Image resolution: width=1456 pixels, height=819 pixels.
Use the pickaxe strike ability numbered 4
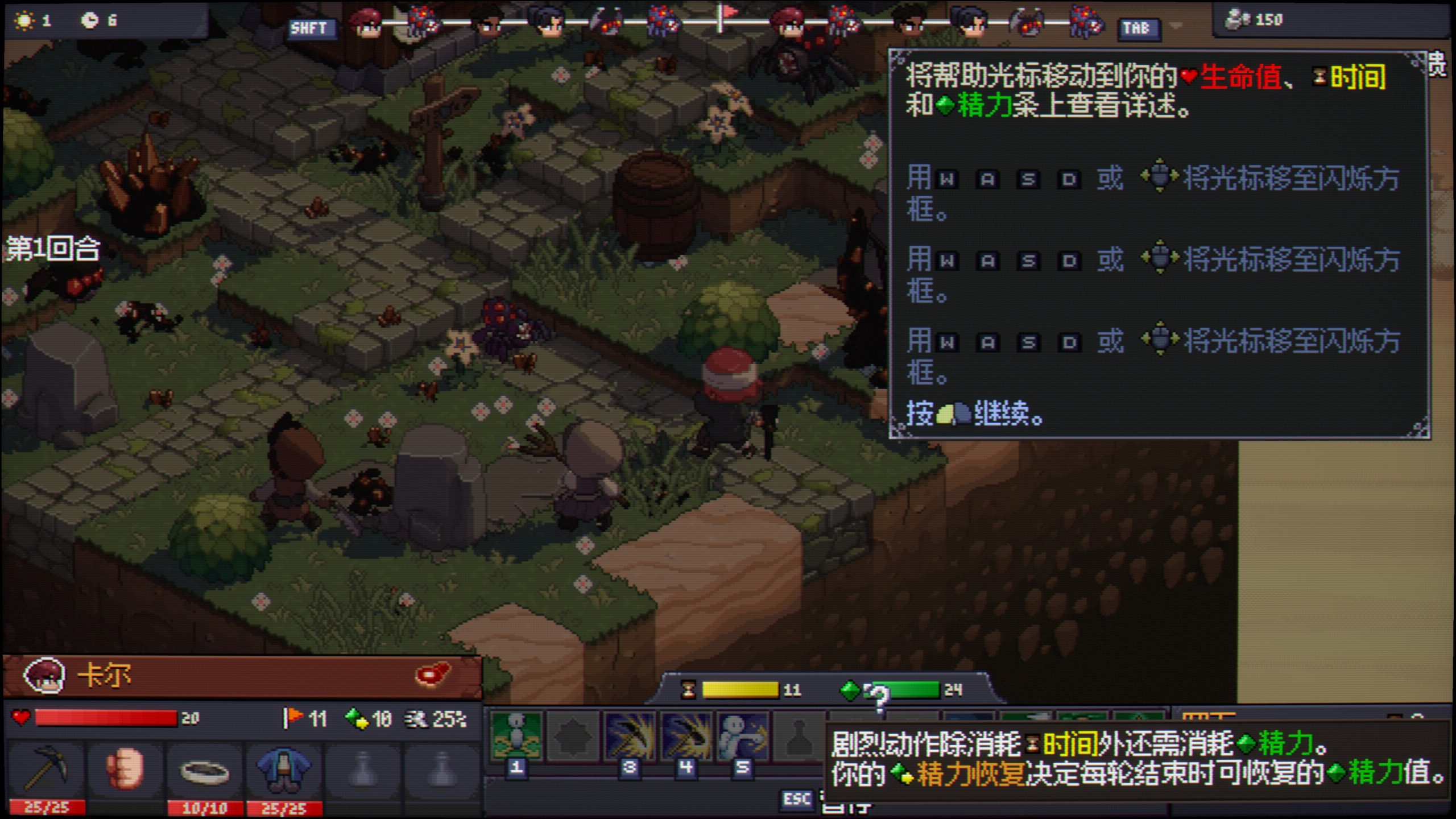[686, 738]
